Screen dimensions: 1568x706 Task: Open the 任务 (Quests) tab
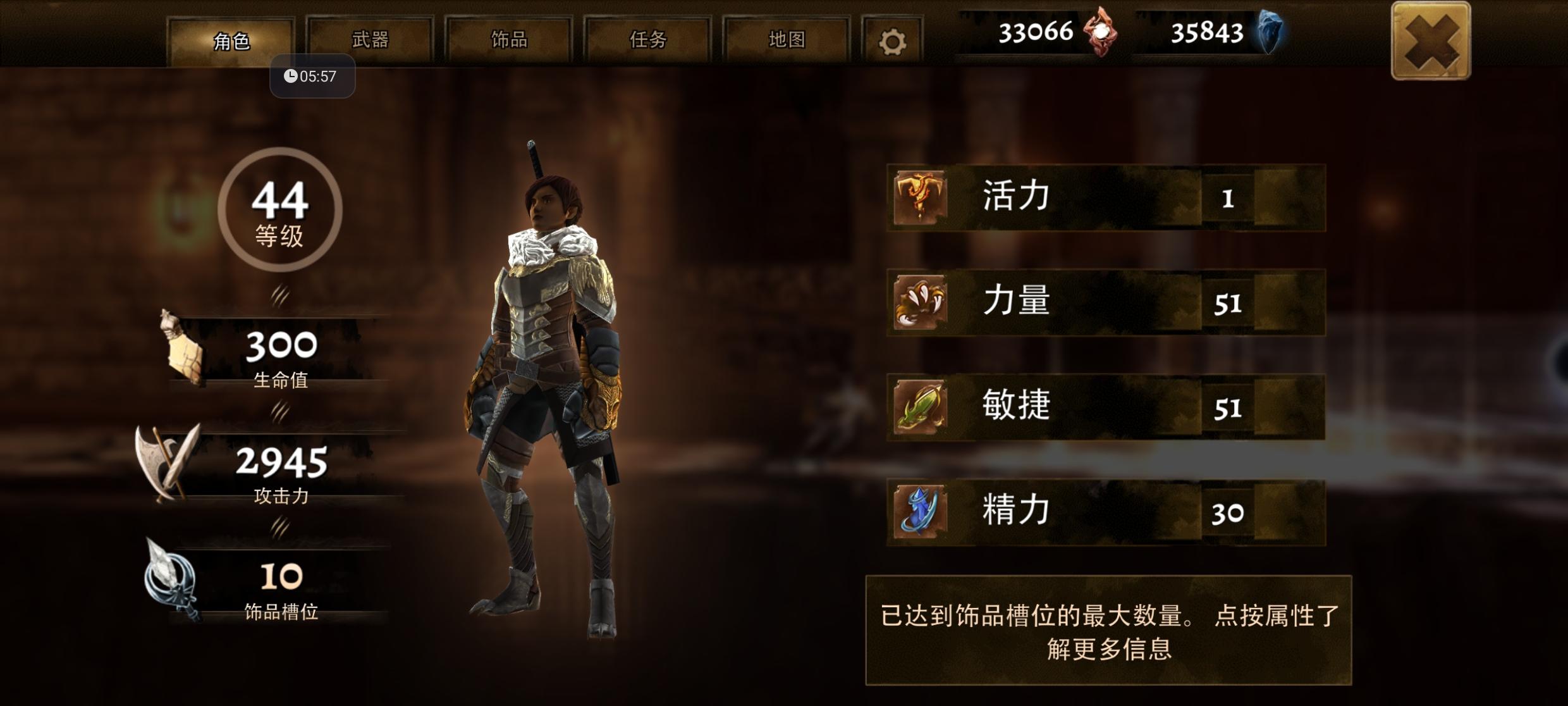coord(647,39)
